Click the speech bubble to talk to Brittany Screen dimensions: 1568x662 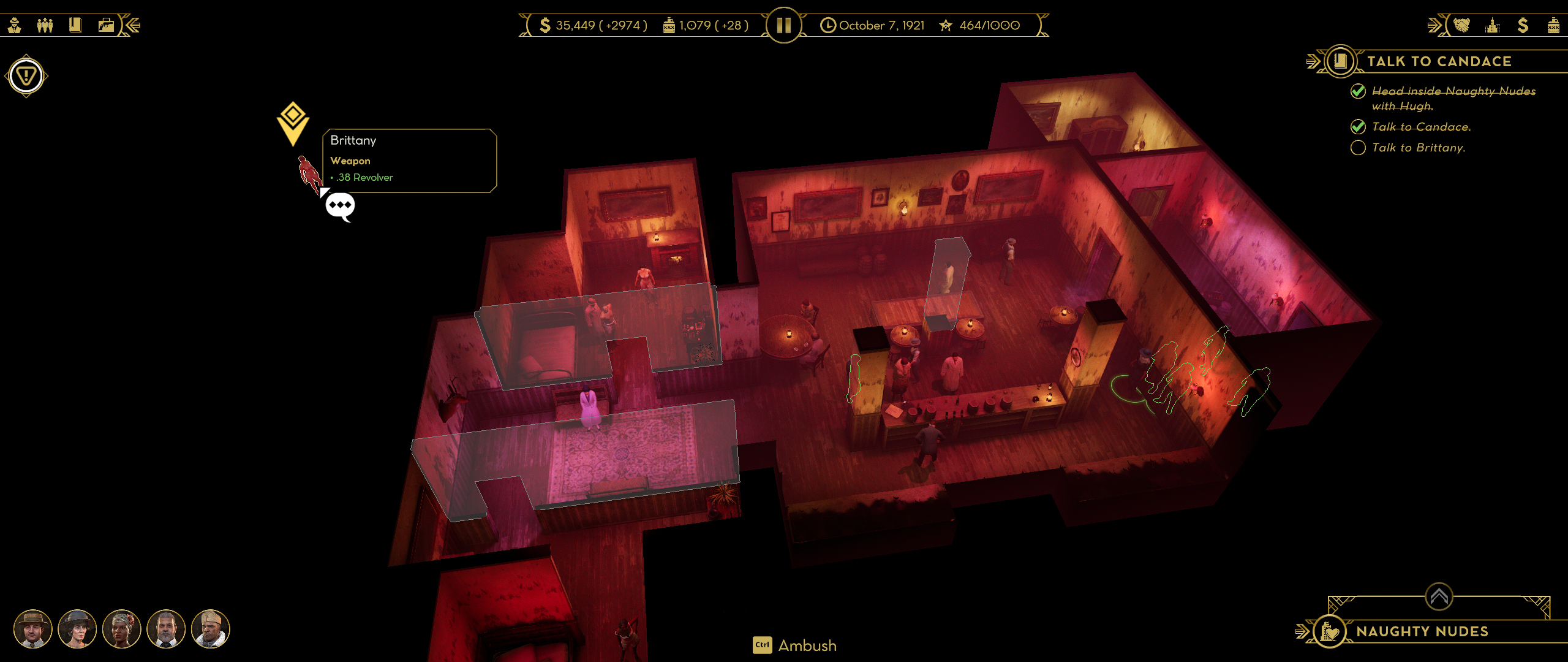click(x=340, y=205)
